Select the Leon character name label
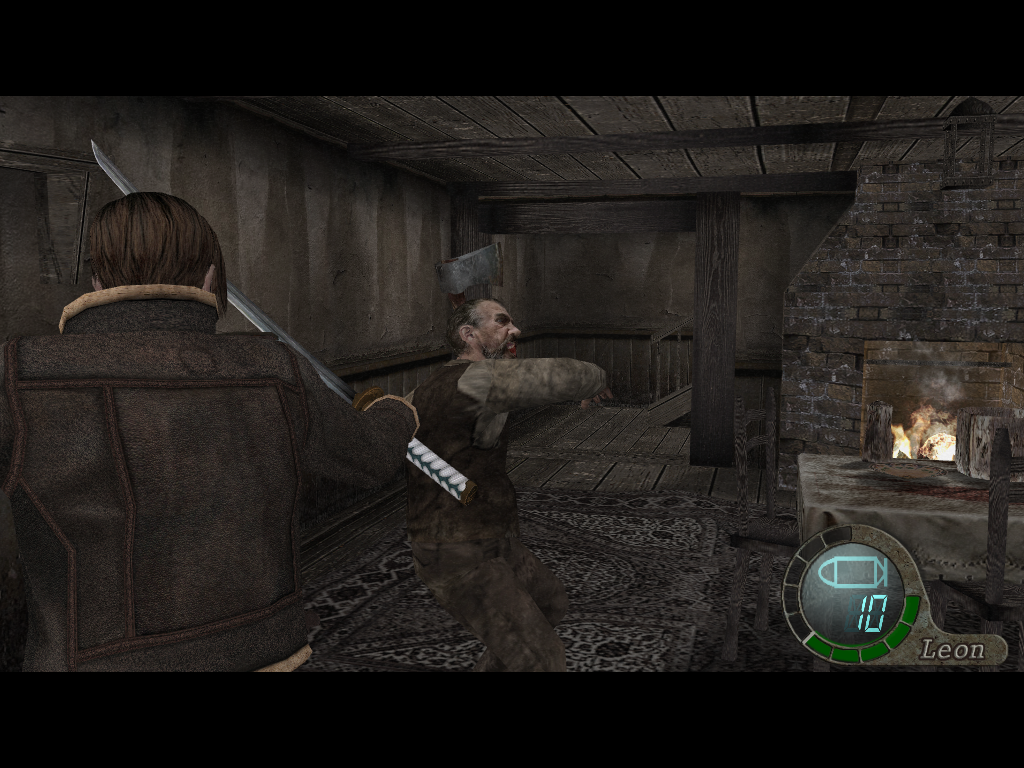 coord(952,649)
